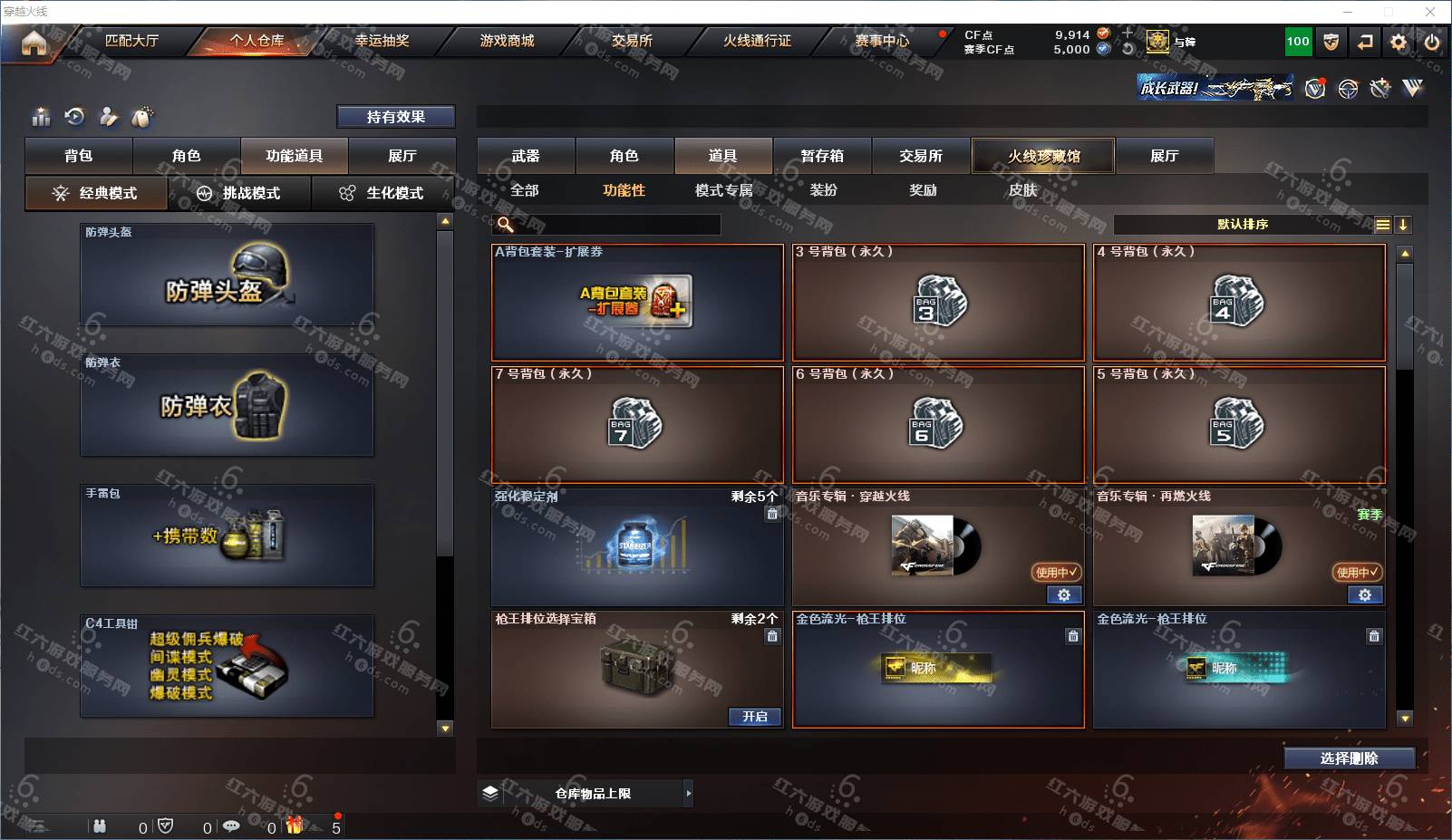Click the 持有效果 button
Image resolution: width=1452 pixels, height=840 pixels.
click(x=395, y=117)
